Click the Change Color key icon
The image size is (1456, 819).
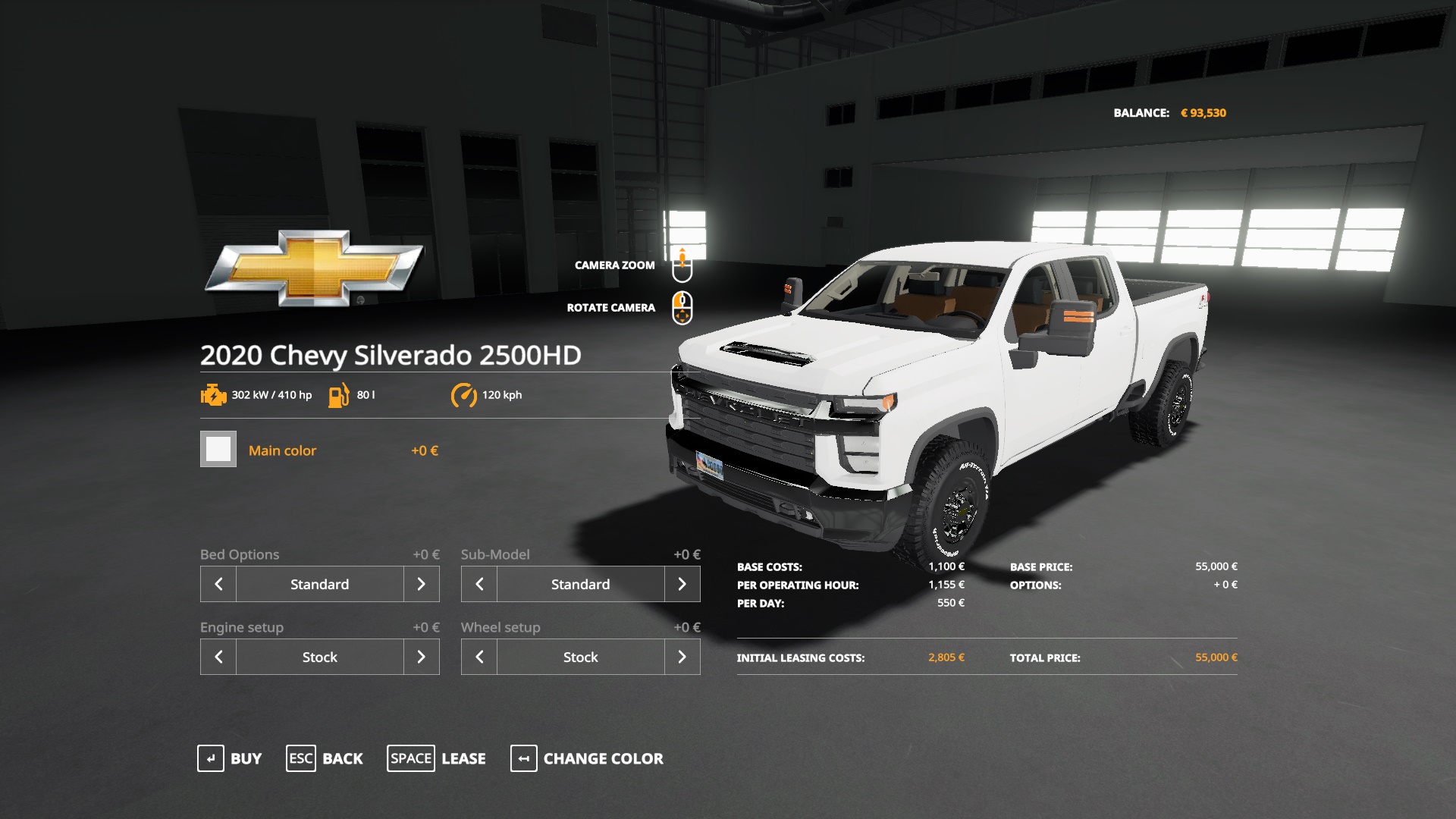click(523, 758)
